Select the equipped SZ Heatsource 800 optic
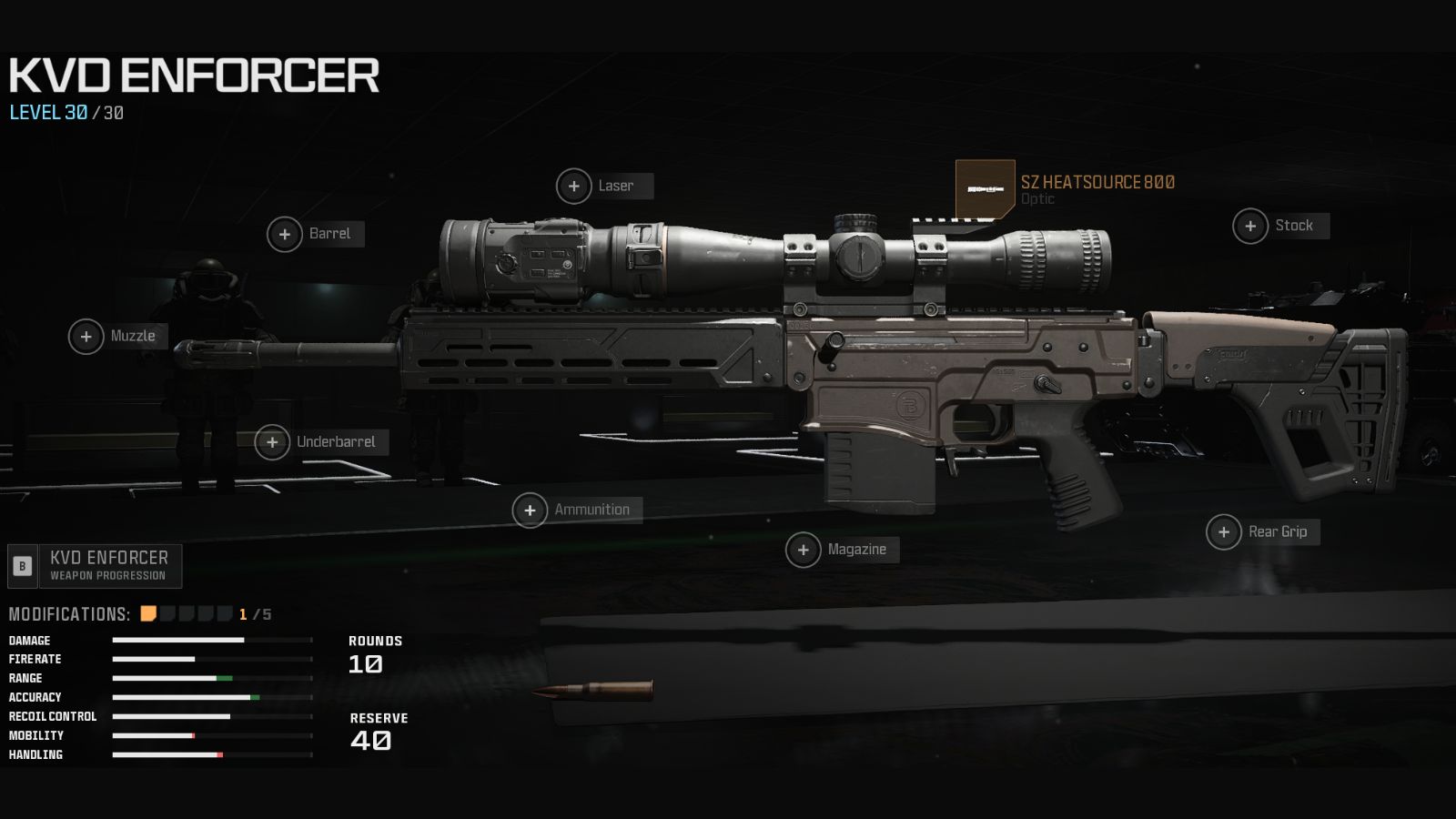The image size is (1456, 819). coord(1097,181)
